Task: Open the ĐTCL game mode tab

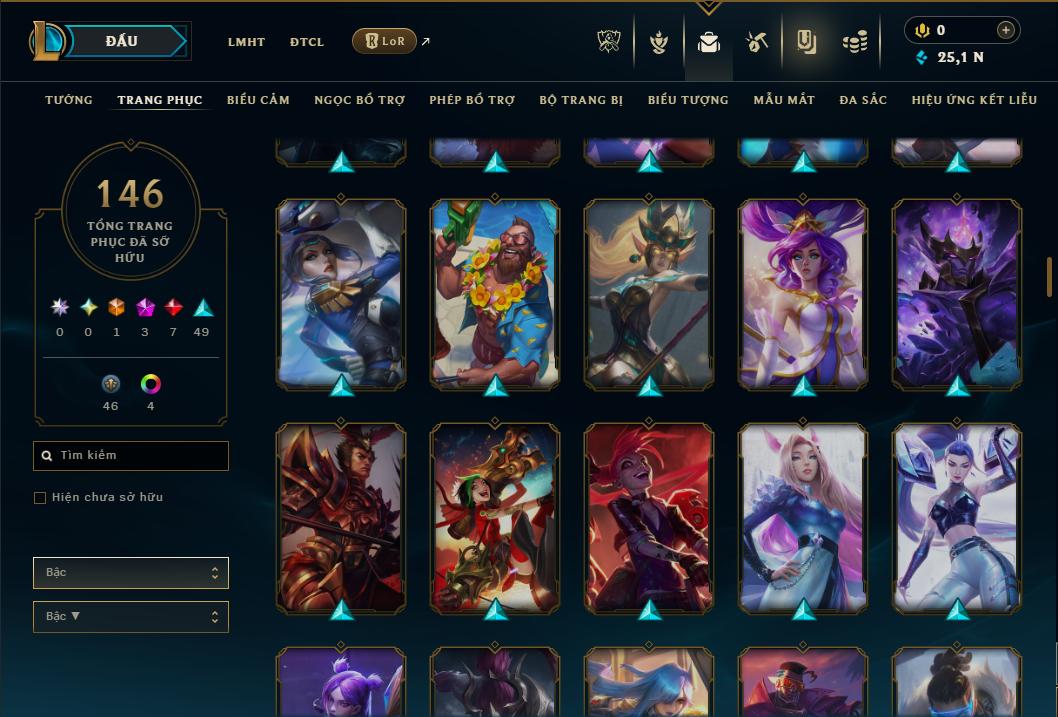Action: (x=307, y=42)
